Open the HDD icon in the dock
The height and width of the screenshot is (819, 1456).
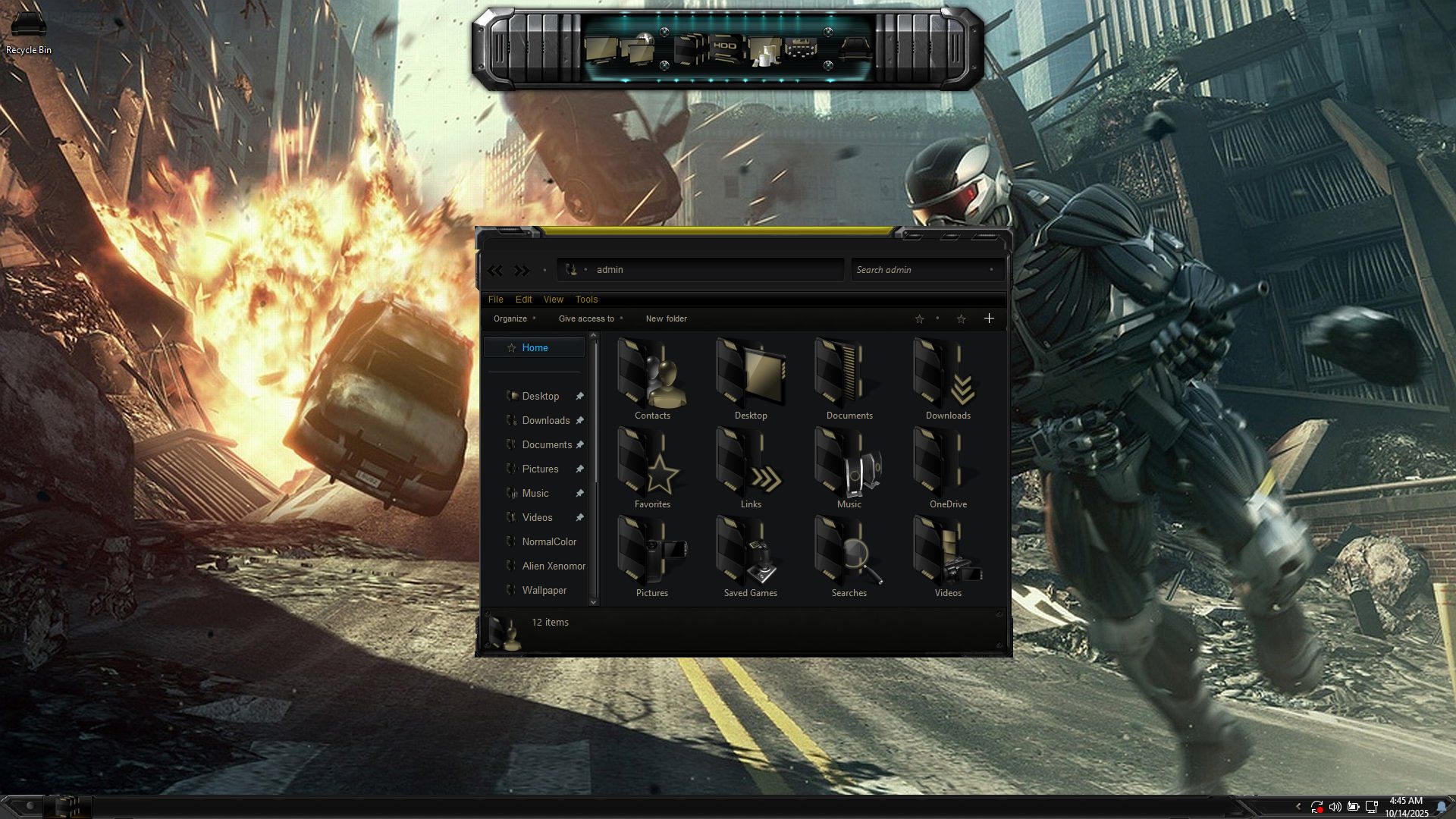(724, 47)
